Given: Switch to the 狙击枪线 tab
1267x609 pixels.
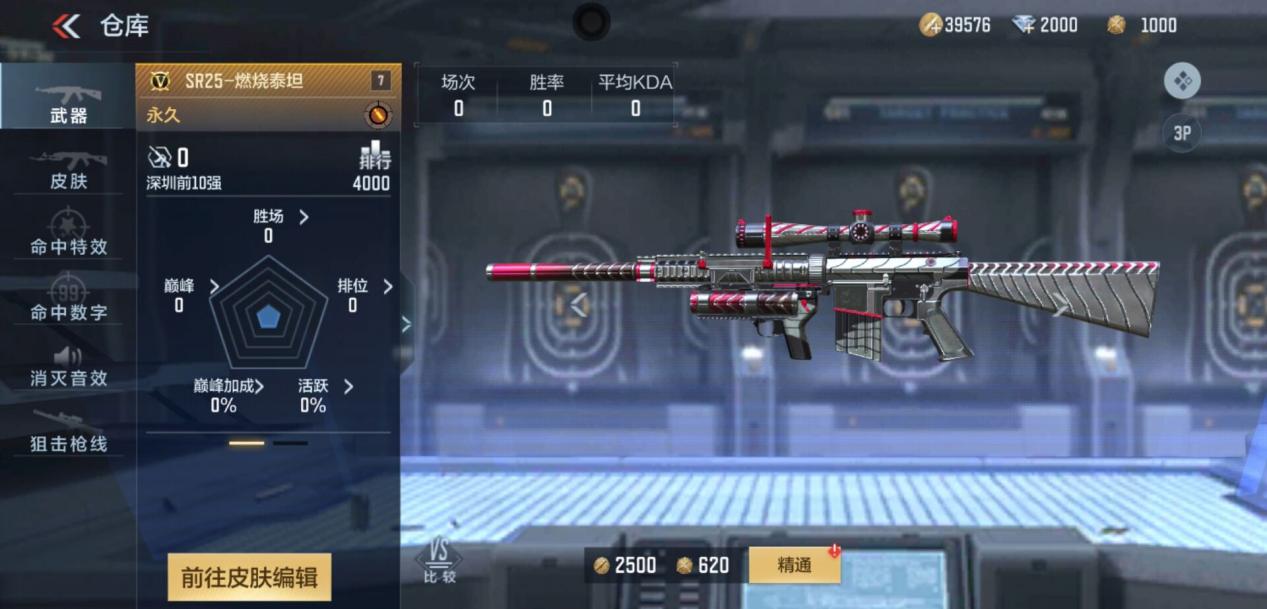Looking at the screenshot, I should [x=68, y=432].
